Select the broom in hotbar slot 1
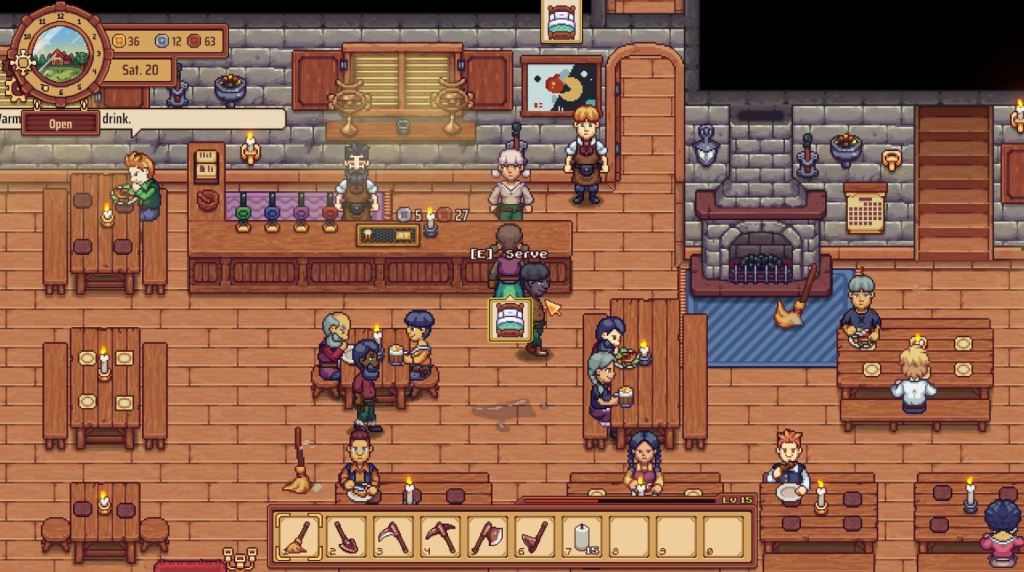 click(x=297, y=536)
